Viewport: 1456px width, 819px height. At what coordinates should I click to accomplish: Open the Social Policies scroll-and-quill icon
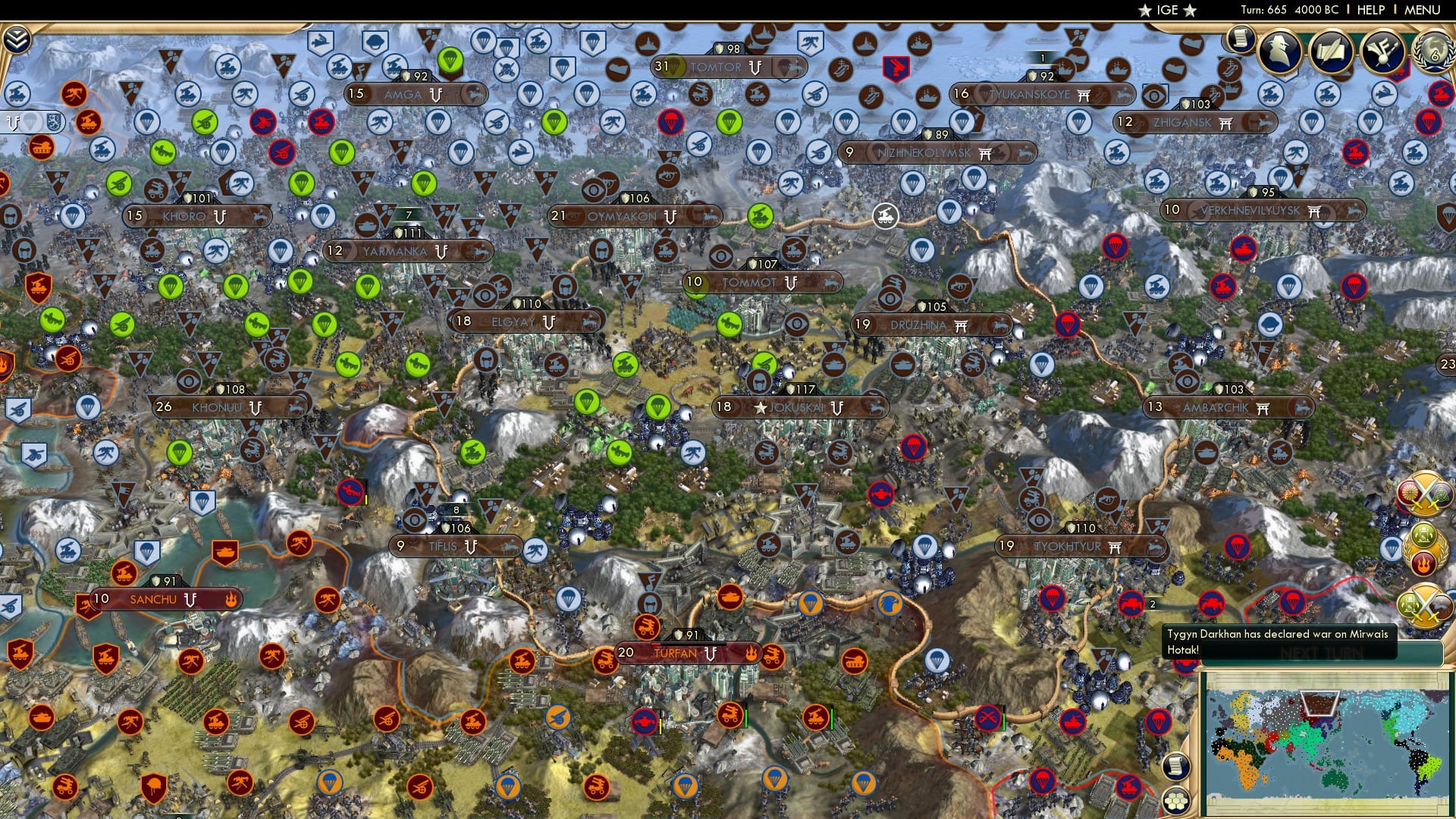pyautogui.click(x=1332, y=52)
